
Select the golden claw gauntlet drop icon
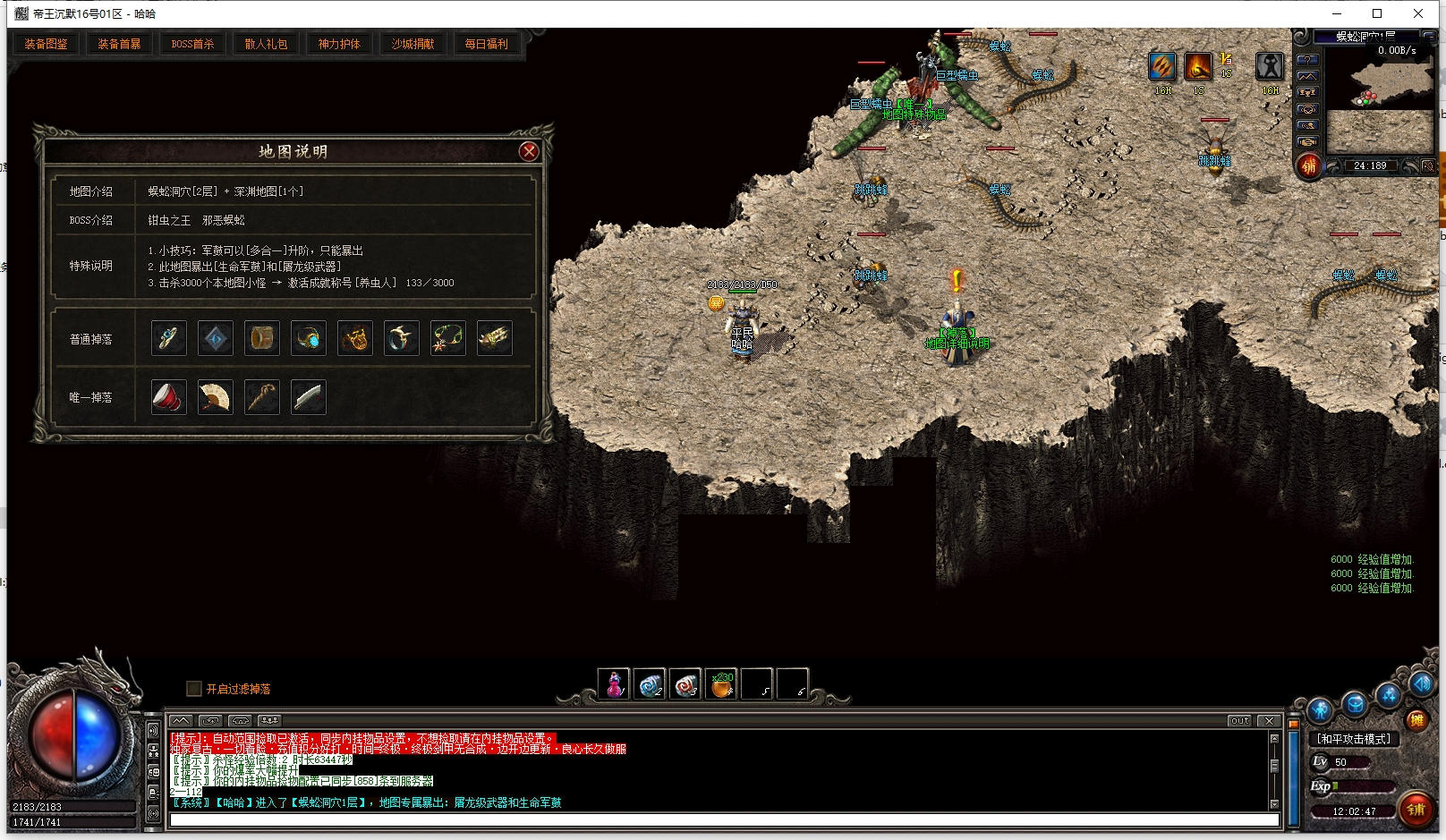point(494,338)
